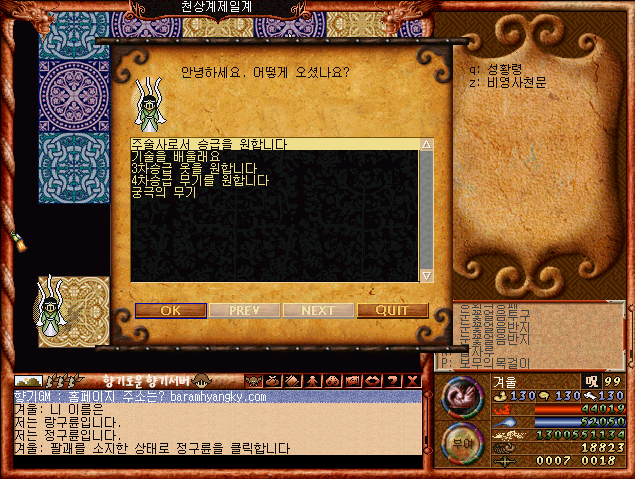Click the OK button in the dialogue
The image size is (635, 479).
pos(171,310)
